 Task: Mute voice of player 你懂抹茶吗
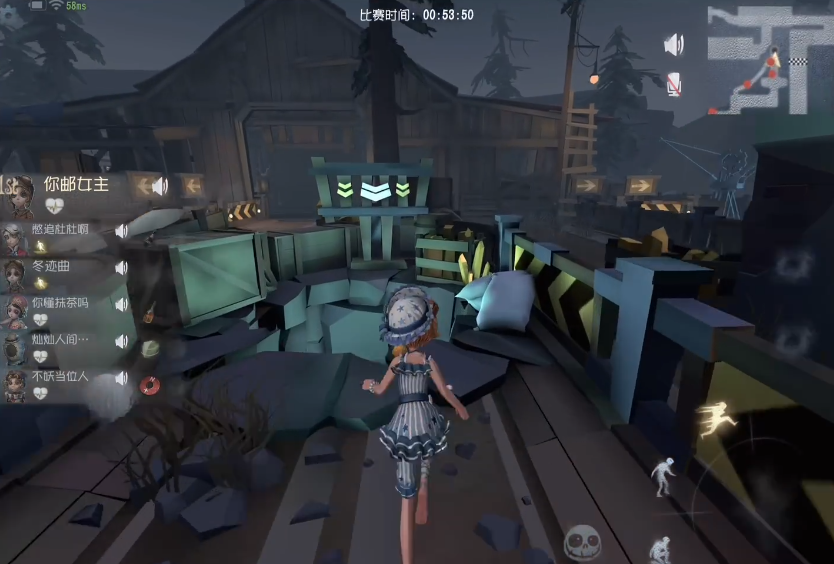tap(121, 305)
